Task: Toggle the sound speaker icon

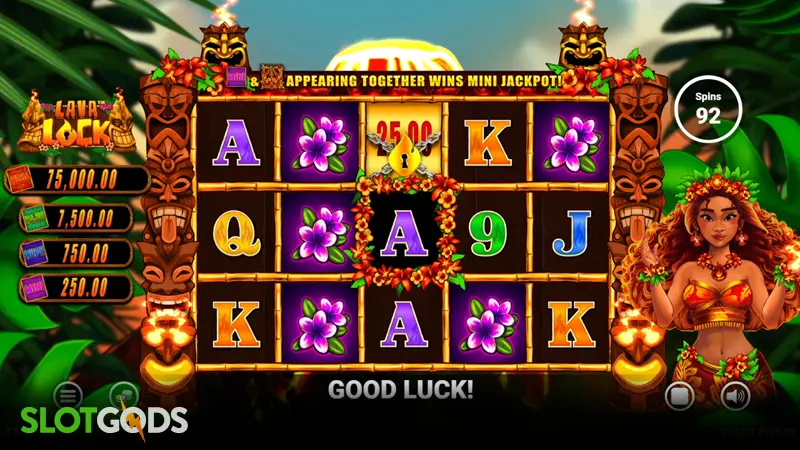Action: click(x=735, y=395)
